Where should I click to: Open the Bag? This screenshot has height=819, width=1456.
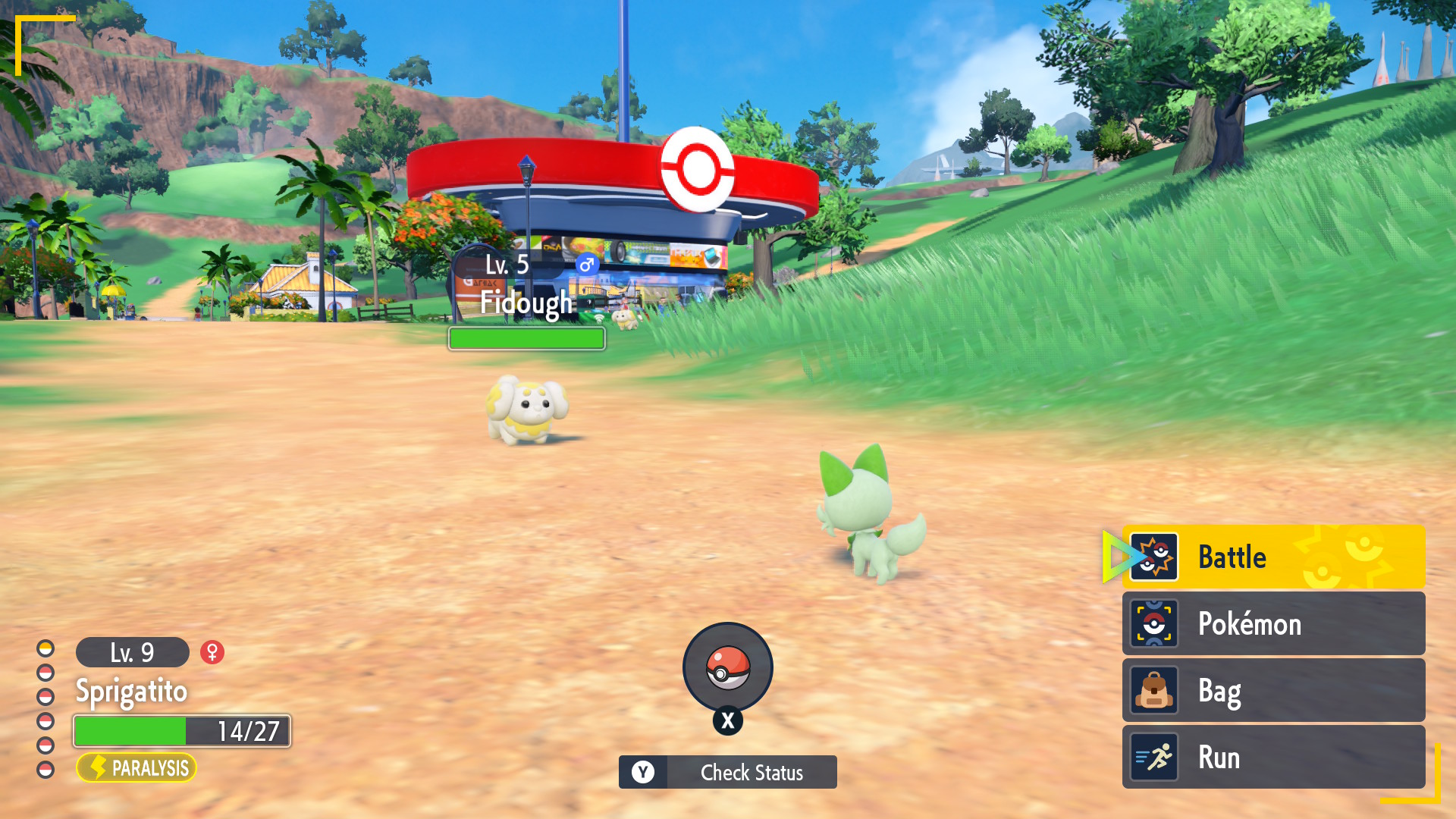[1272, 691]
